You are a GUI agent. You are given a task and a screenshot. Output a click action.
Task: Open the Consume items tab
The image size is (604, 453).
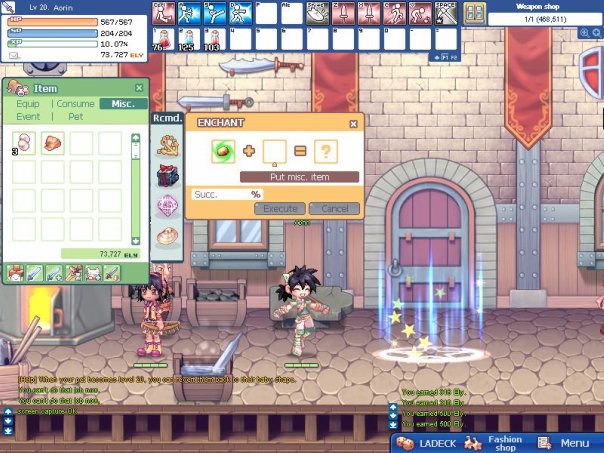click(76, 104)
